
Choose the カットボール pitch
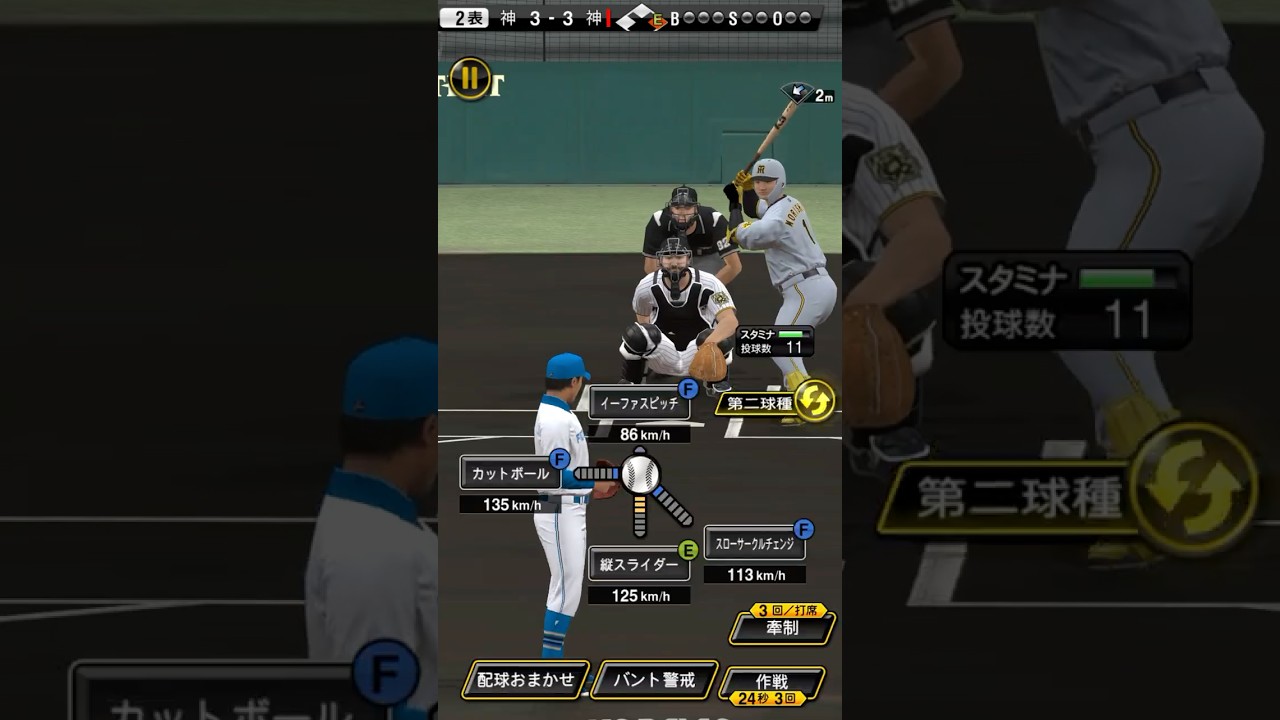[x=510, y=473]
